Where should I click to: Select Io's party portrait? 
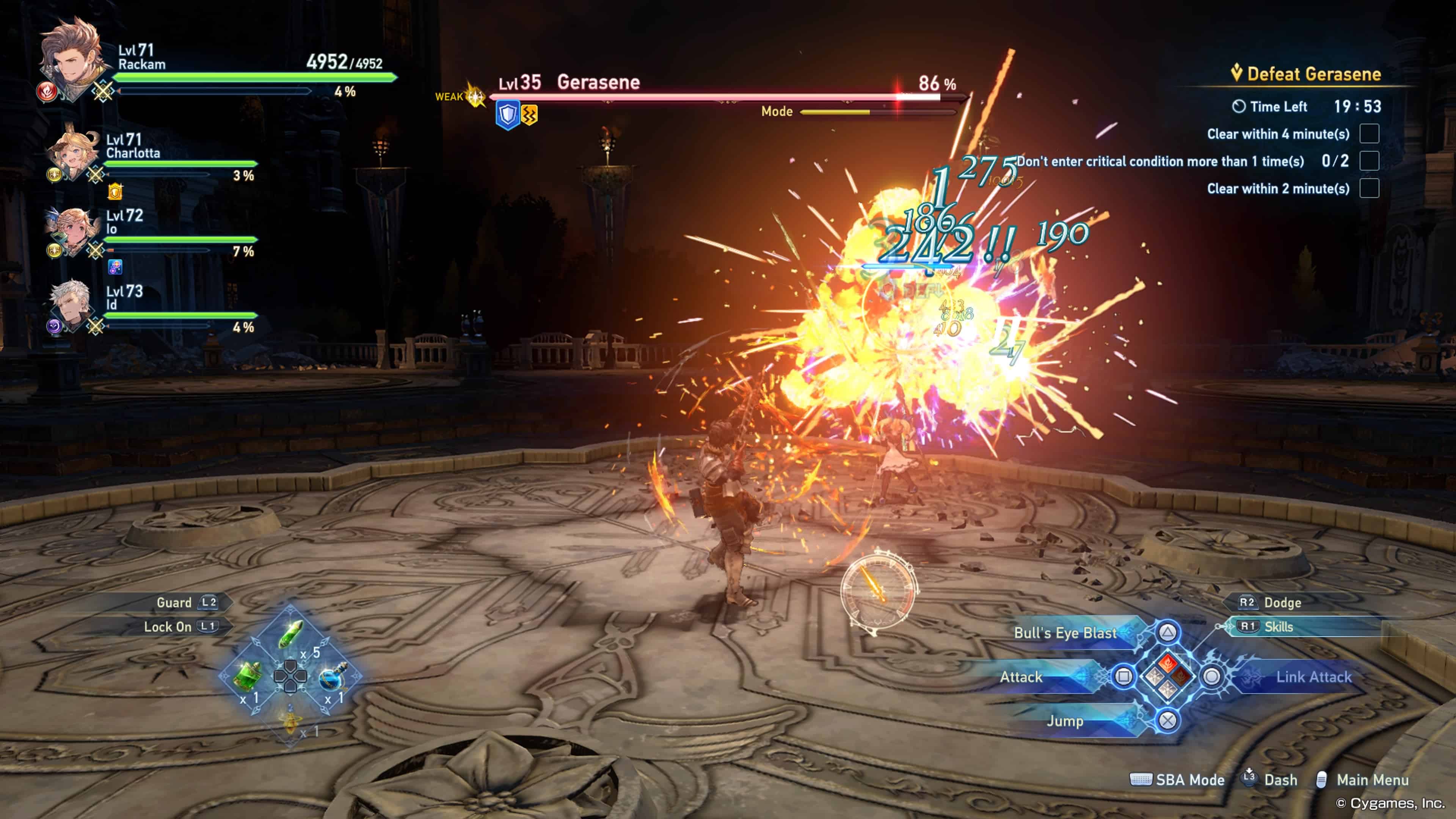71,231
